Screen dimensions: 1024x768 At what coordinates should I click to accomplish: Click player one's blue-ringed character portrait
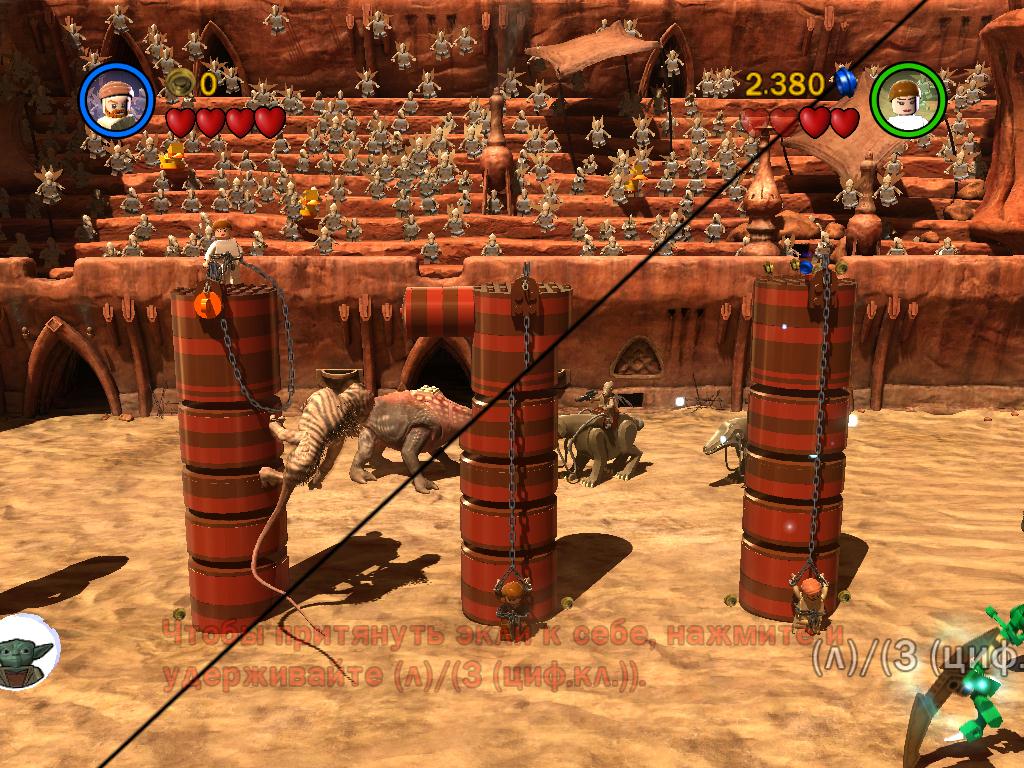(x=116, y=99)
